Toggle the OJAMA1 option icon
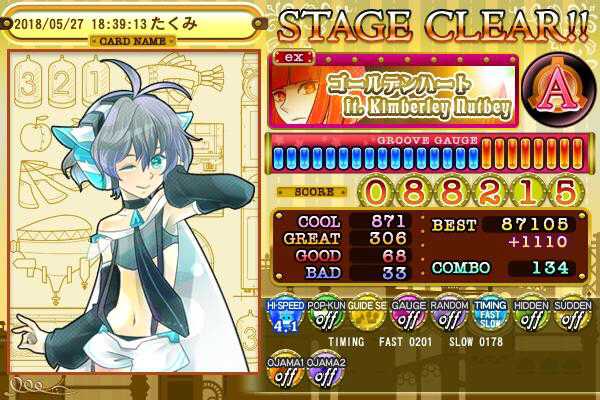The image size is (600, 400). [x=285, y=372]
